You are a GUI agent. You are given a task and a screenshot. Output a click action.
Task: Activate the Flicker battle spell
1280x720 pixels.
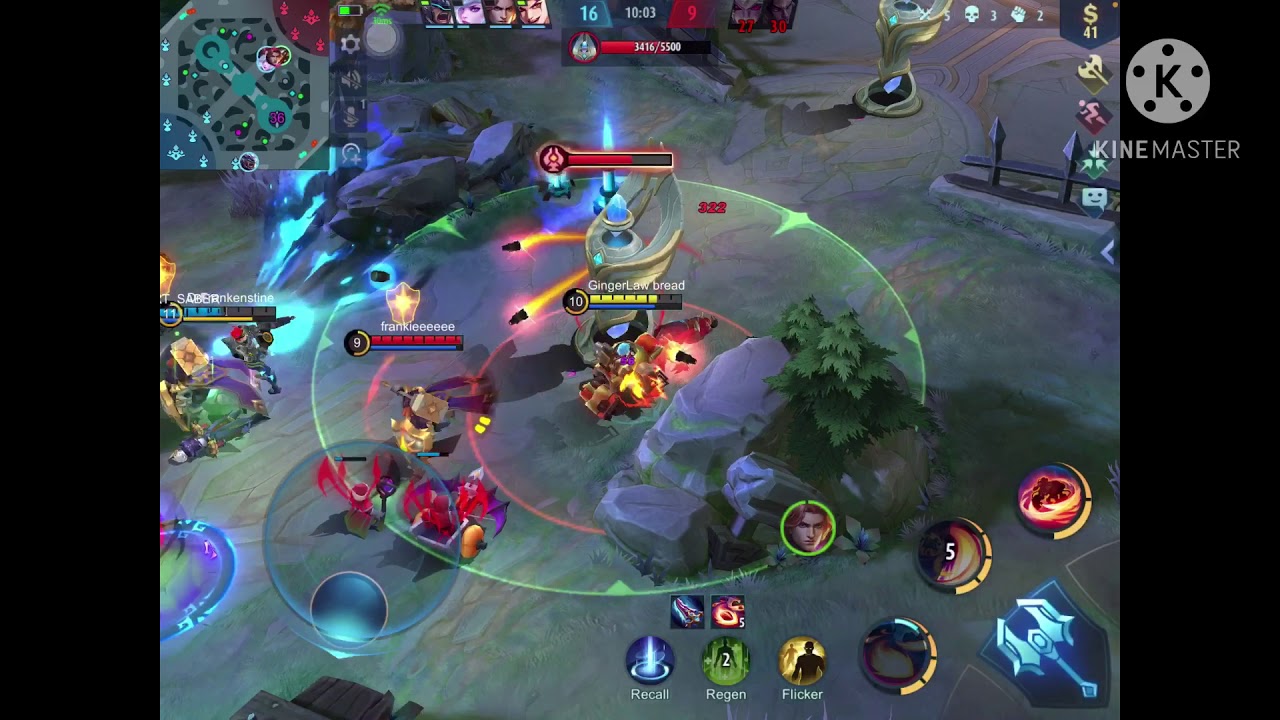pos(802,661)
